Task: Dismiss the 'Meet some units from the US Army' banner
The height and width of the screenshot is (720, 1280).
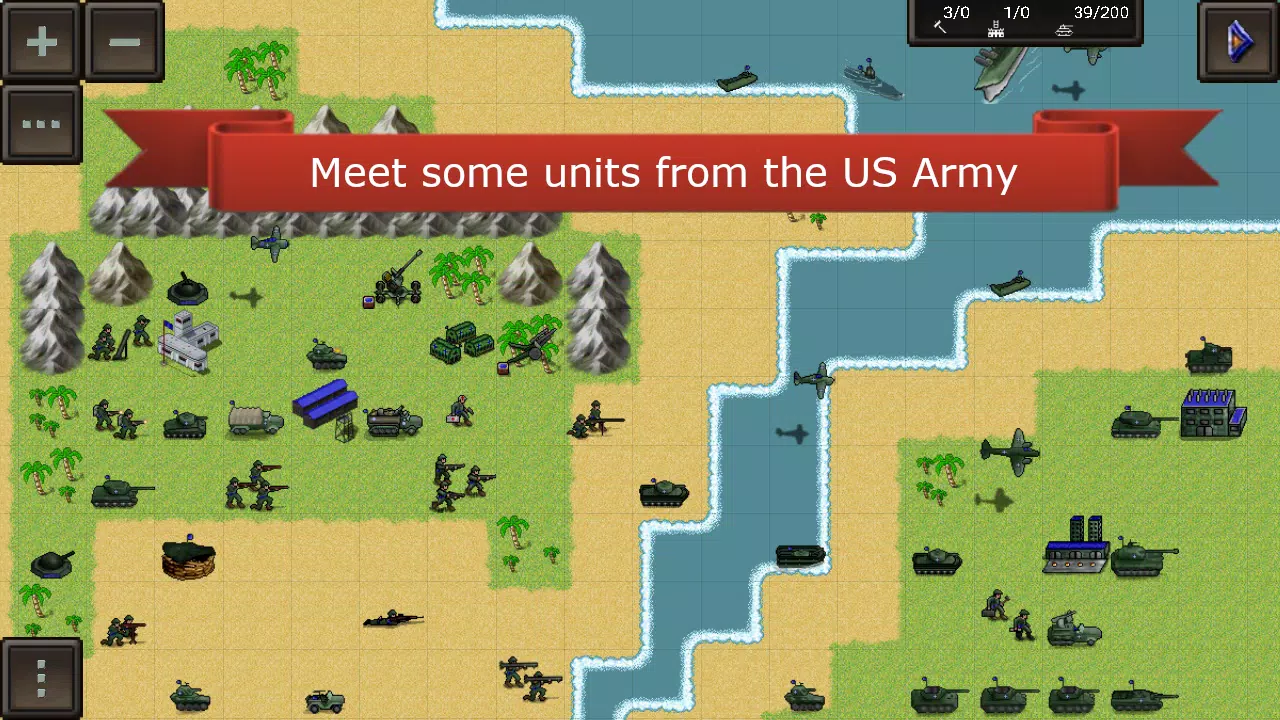Action: [x=663, y=172]
